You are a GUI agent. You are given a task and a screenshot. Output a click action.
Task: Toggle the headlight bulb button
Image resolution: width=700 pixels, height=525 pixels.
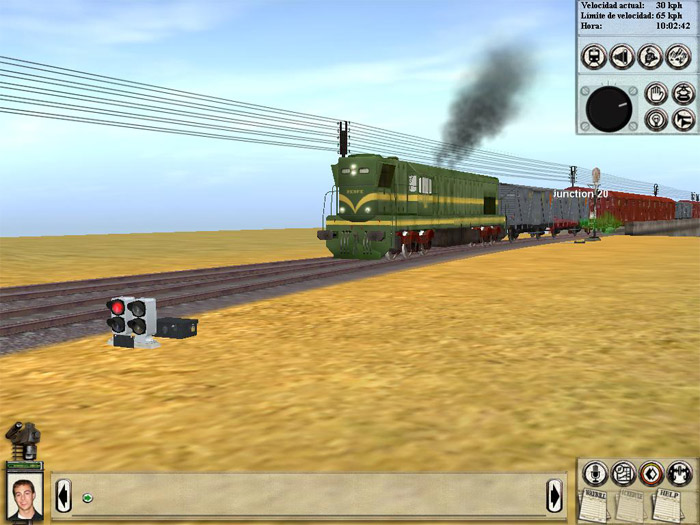(x=656, y=120)
